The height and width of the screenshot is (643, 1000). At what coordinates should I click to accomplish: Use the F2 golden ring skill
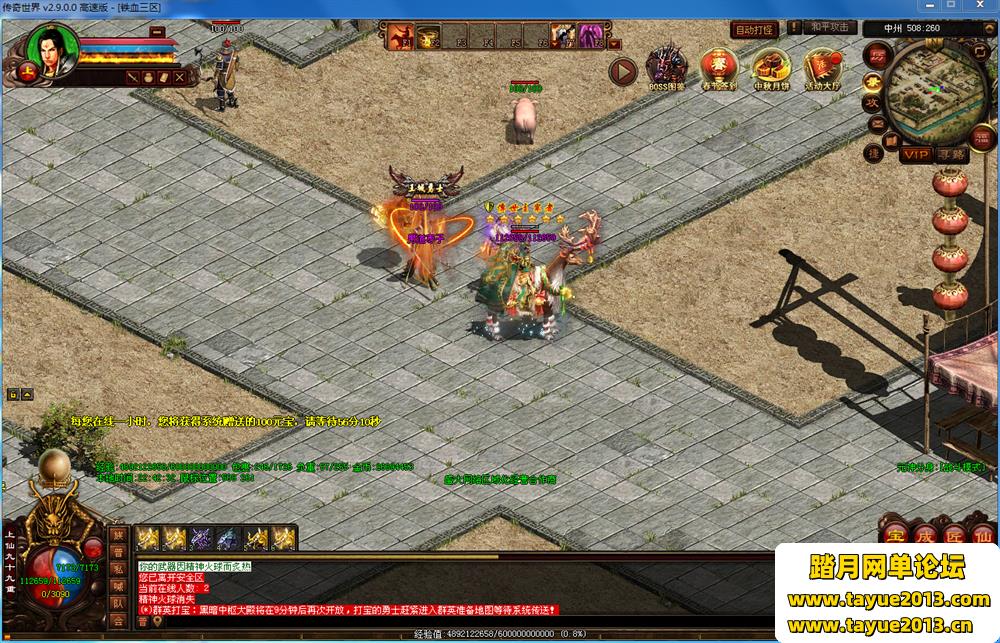coord(430,38)
